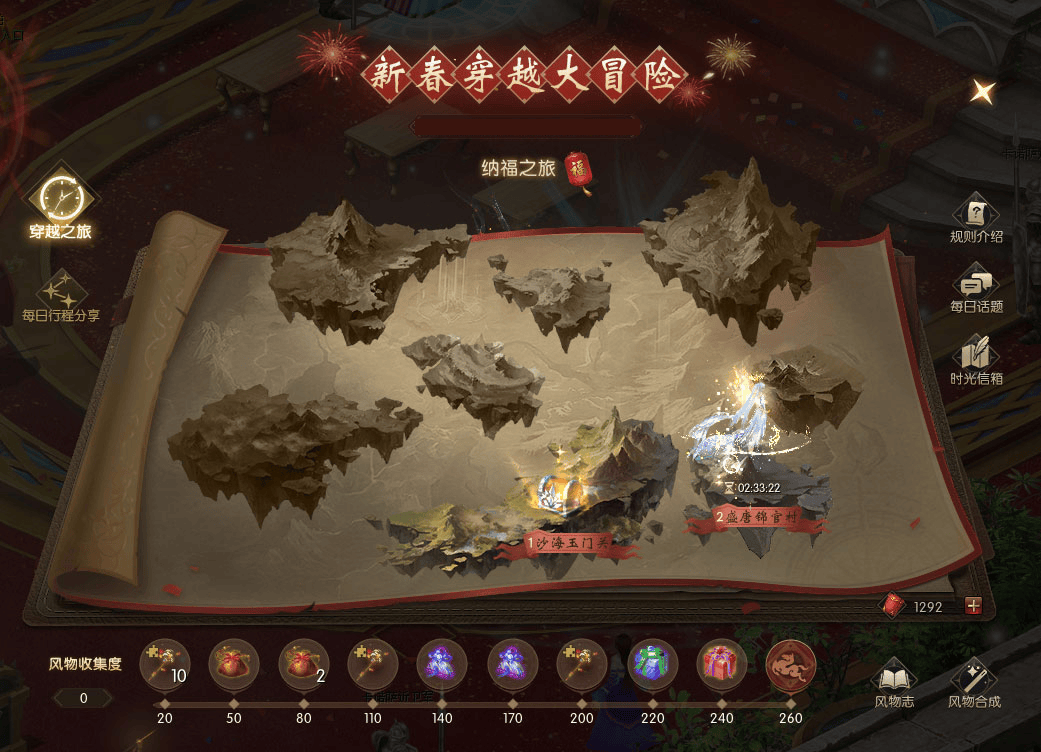This screenshot has height=752, width=1041.
Task: Claim the 140-point purple outfit reward
Action: pyautogui.click(x=442, y=663)
